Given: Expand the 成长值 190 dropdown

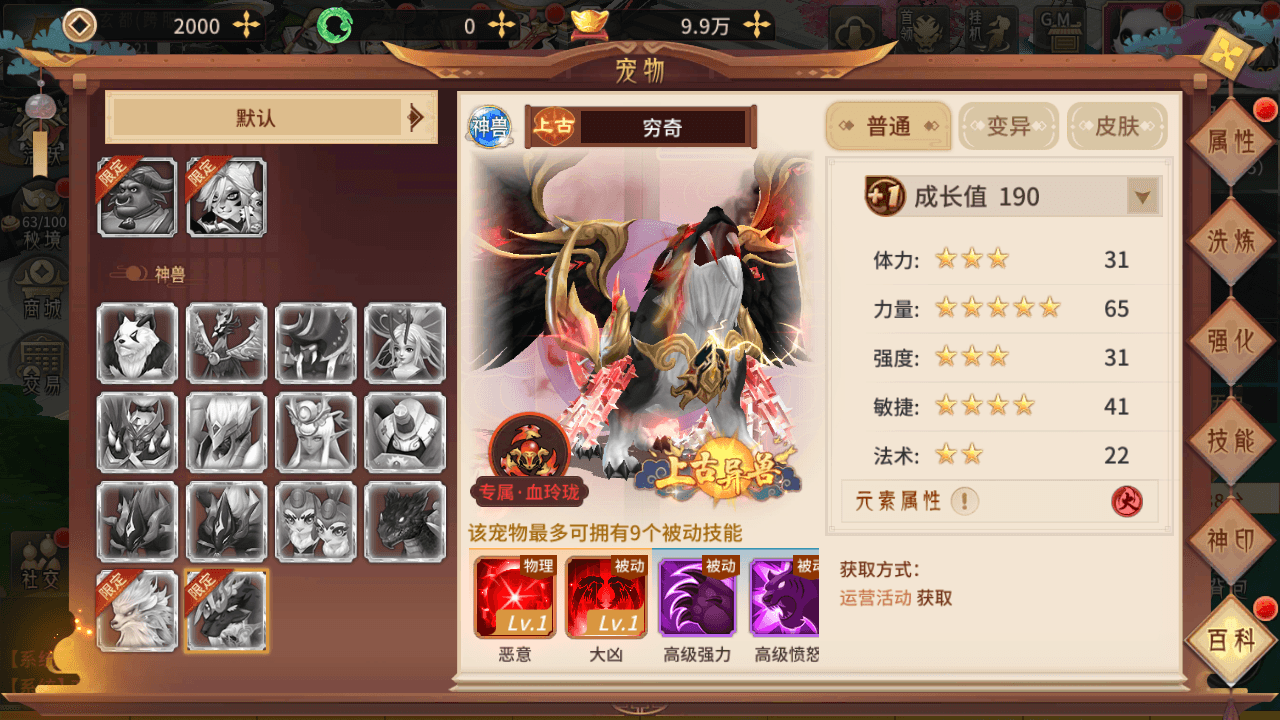Looking at the screenshot, I should 1142,196.
